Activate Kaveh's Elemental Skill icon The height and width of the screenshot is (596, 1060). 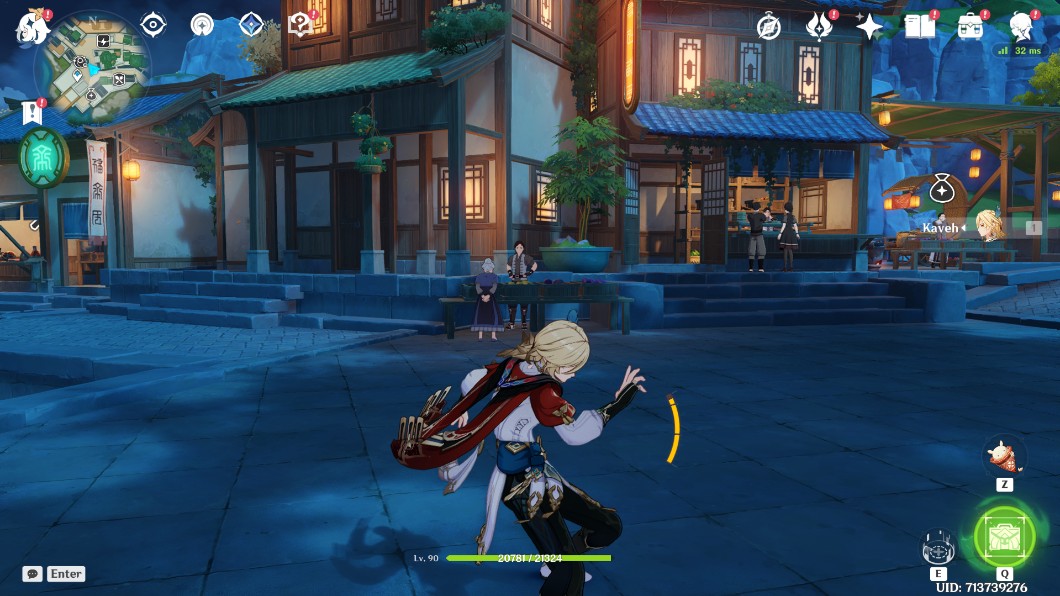938,547
